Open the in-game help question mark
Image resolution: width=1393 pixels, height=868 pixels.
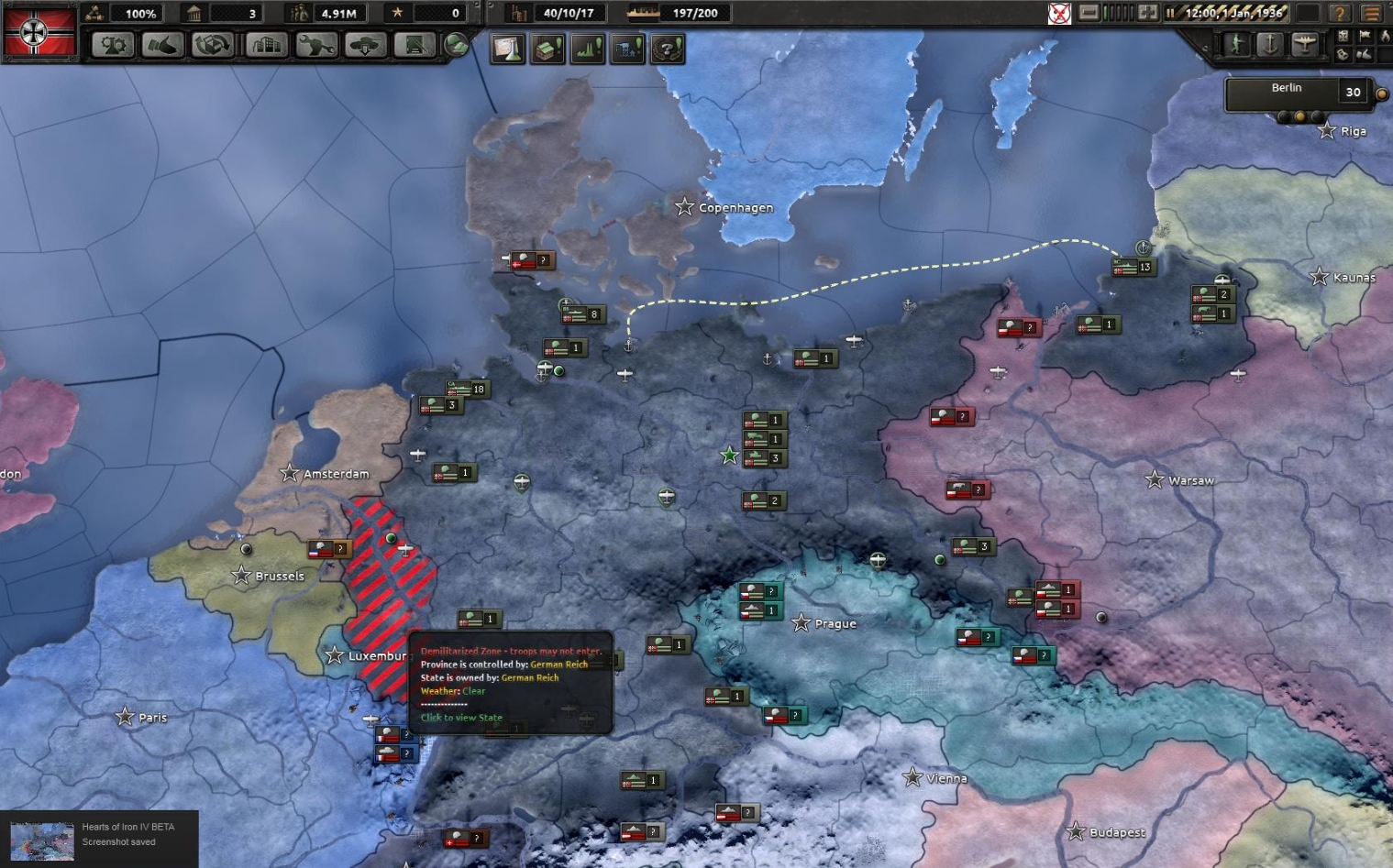[x=1338, y=14]
